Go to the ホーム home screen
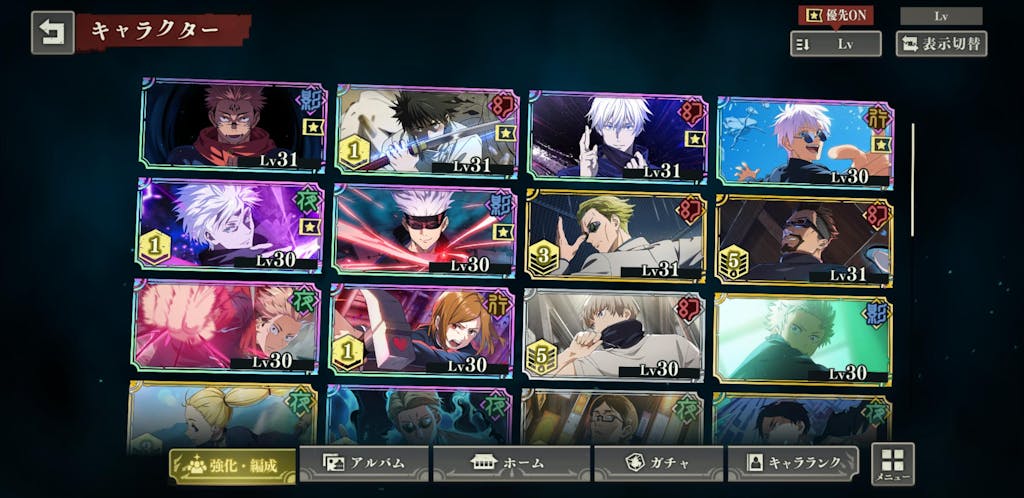 [509, 464]
